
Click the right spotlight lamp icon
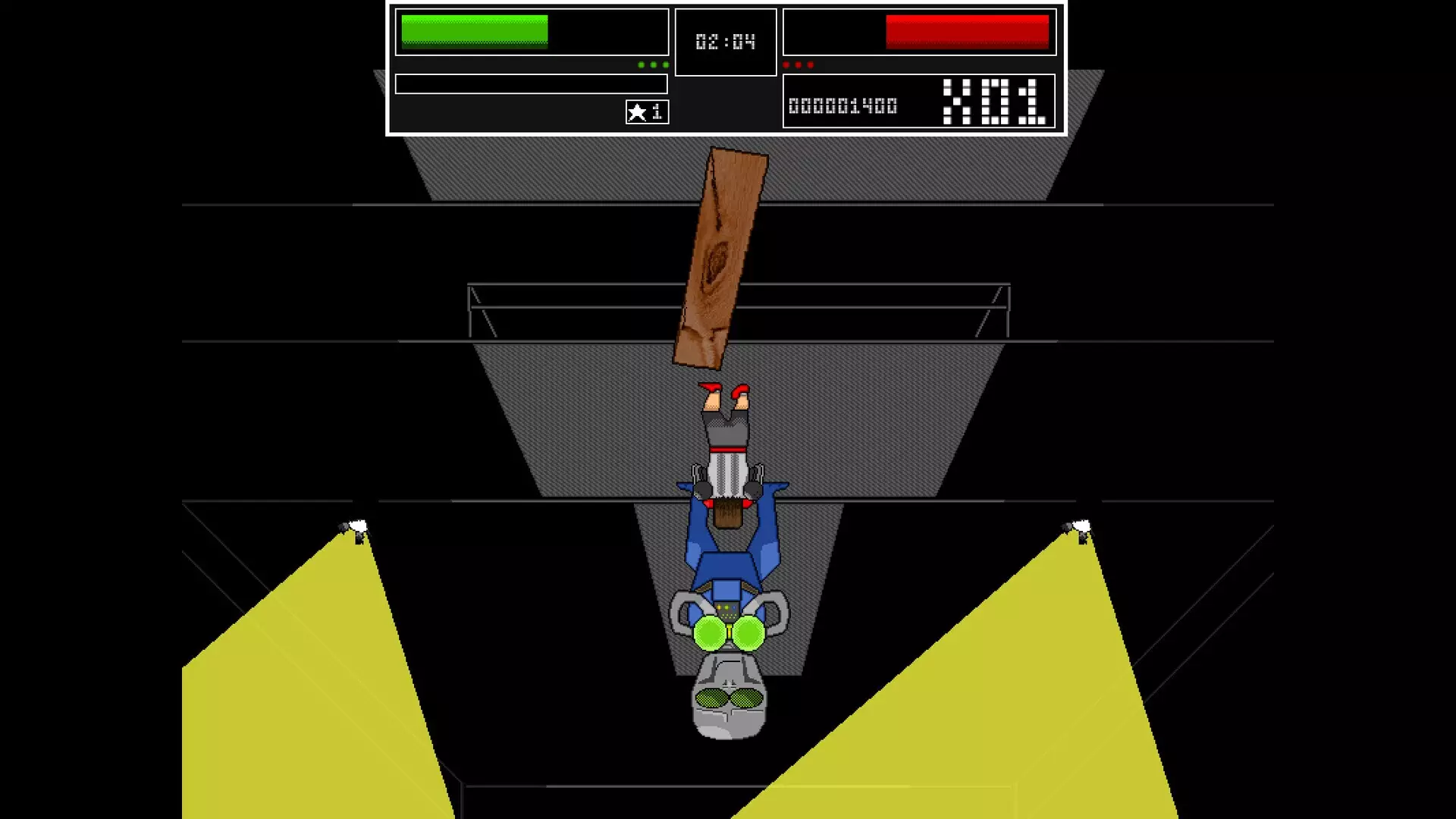[x=1082, y=526]
